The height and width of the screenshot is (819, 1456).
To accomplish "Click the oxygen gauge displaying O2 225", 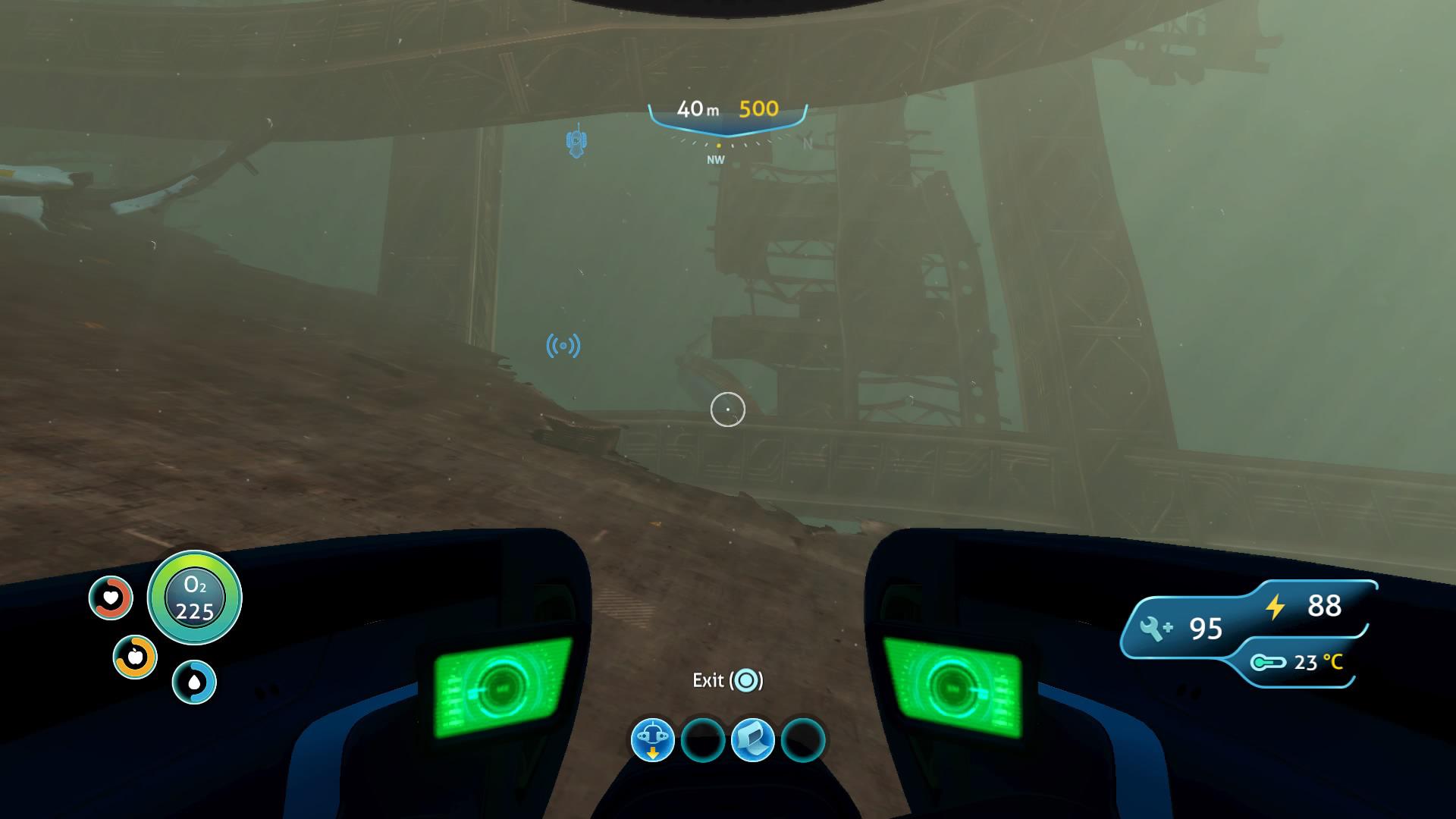I will [194, 598].
